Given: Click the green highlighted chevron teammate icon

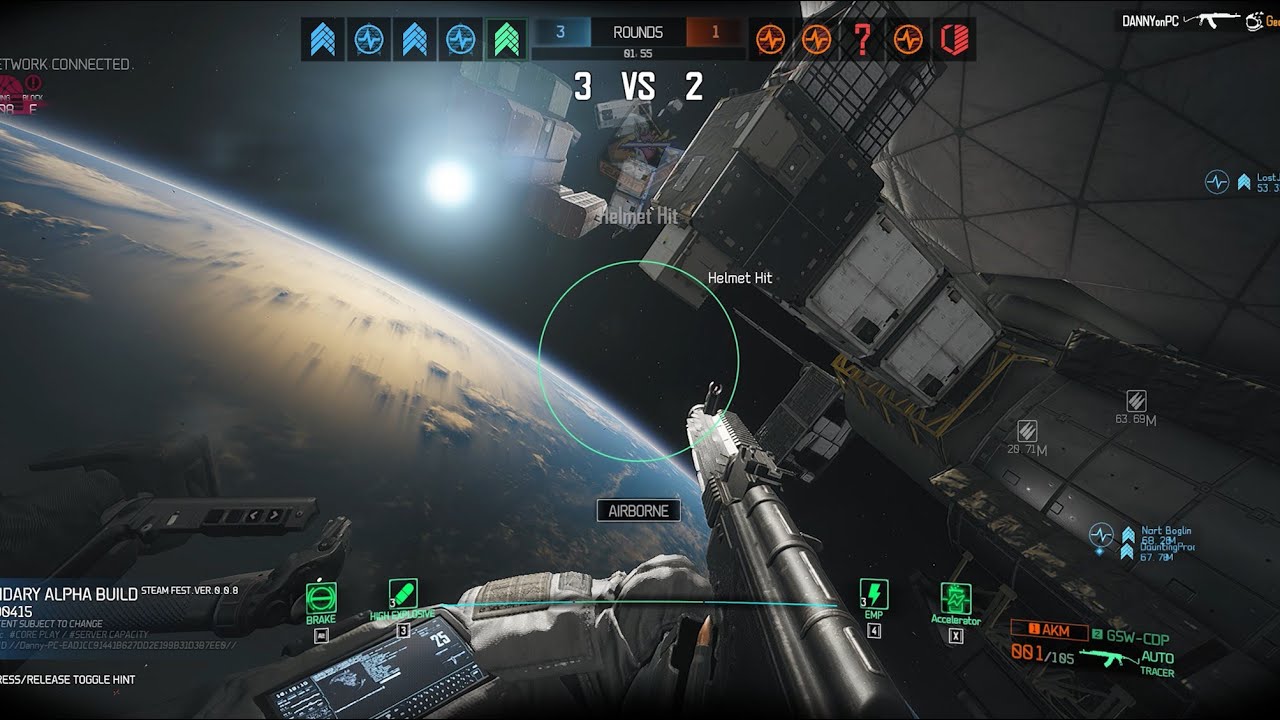Looking at the screenshot, I should pos(508,39).
